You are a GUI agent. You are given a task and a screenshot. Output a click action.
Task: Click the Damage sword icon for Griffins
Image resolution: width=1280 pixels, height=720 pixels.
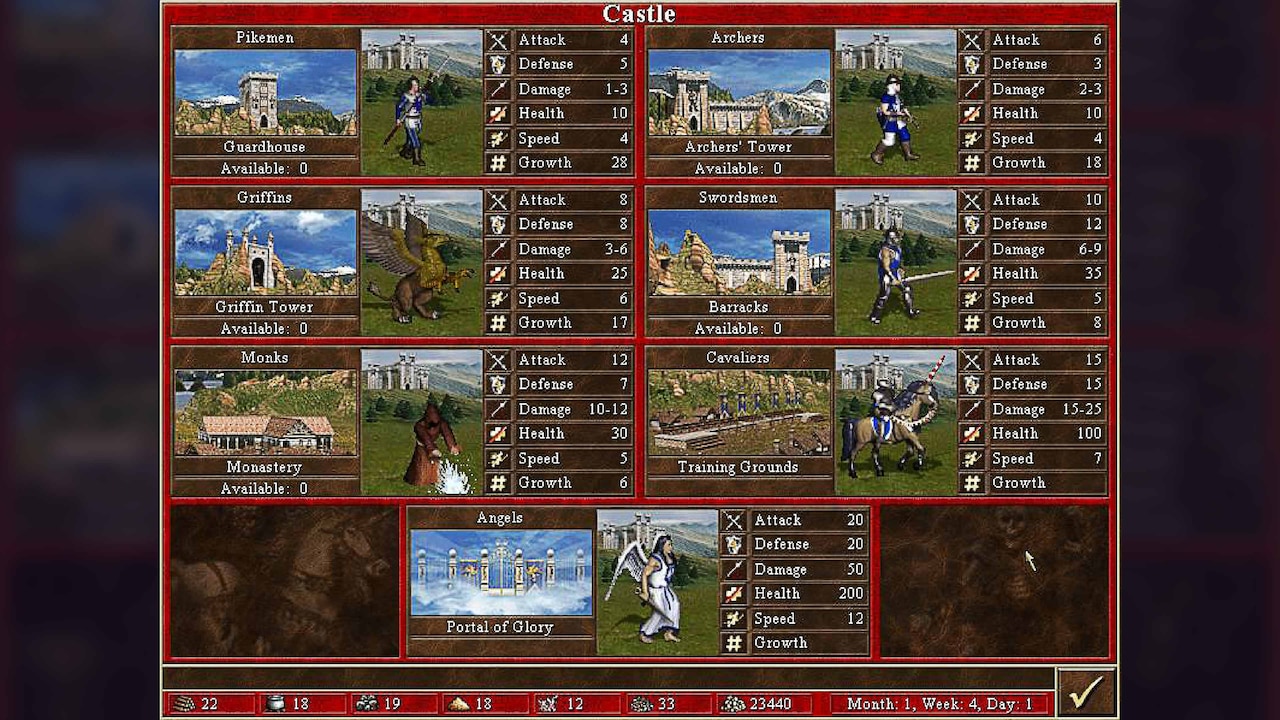pyautogui.click(x=498, y=249)
